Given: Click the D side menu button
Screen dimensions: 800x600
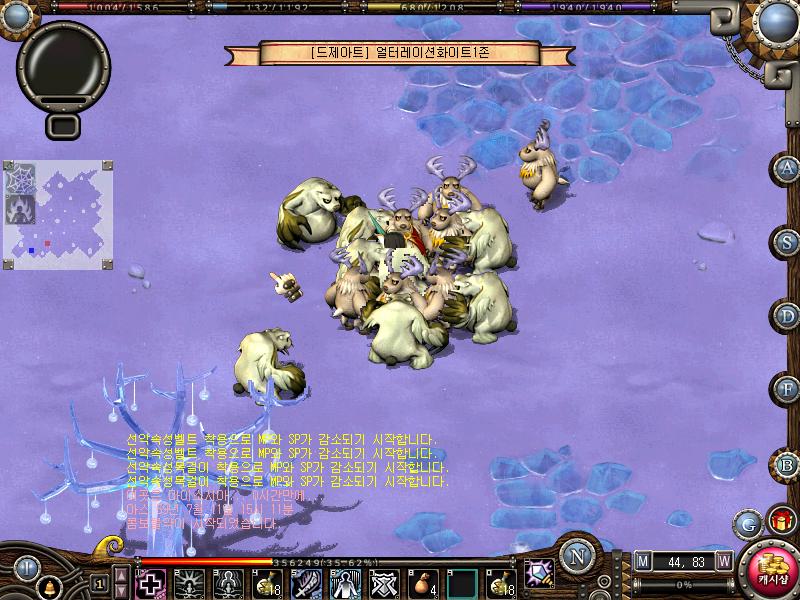Looking at the screenshot, I should 788,316.
